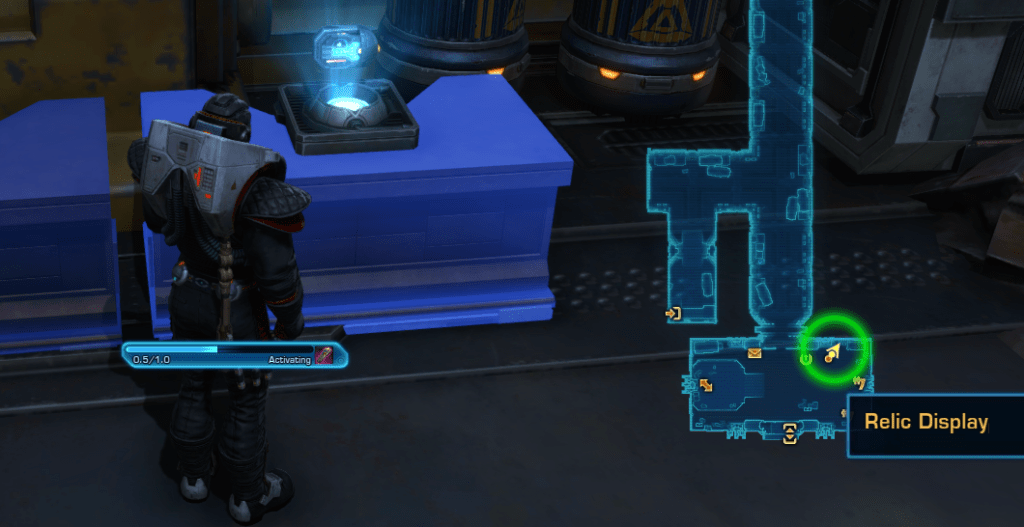
Task: Click the diagonal double-arrow map marker
Action: (706, 384)
